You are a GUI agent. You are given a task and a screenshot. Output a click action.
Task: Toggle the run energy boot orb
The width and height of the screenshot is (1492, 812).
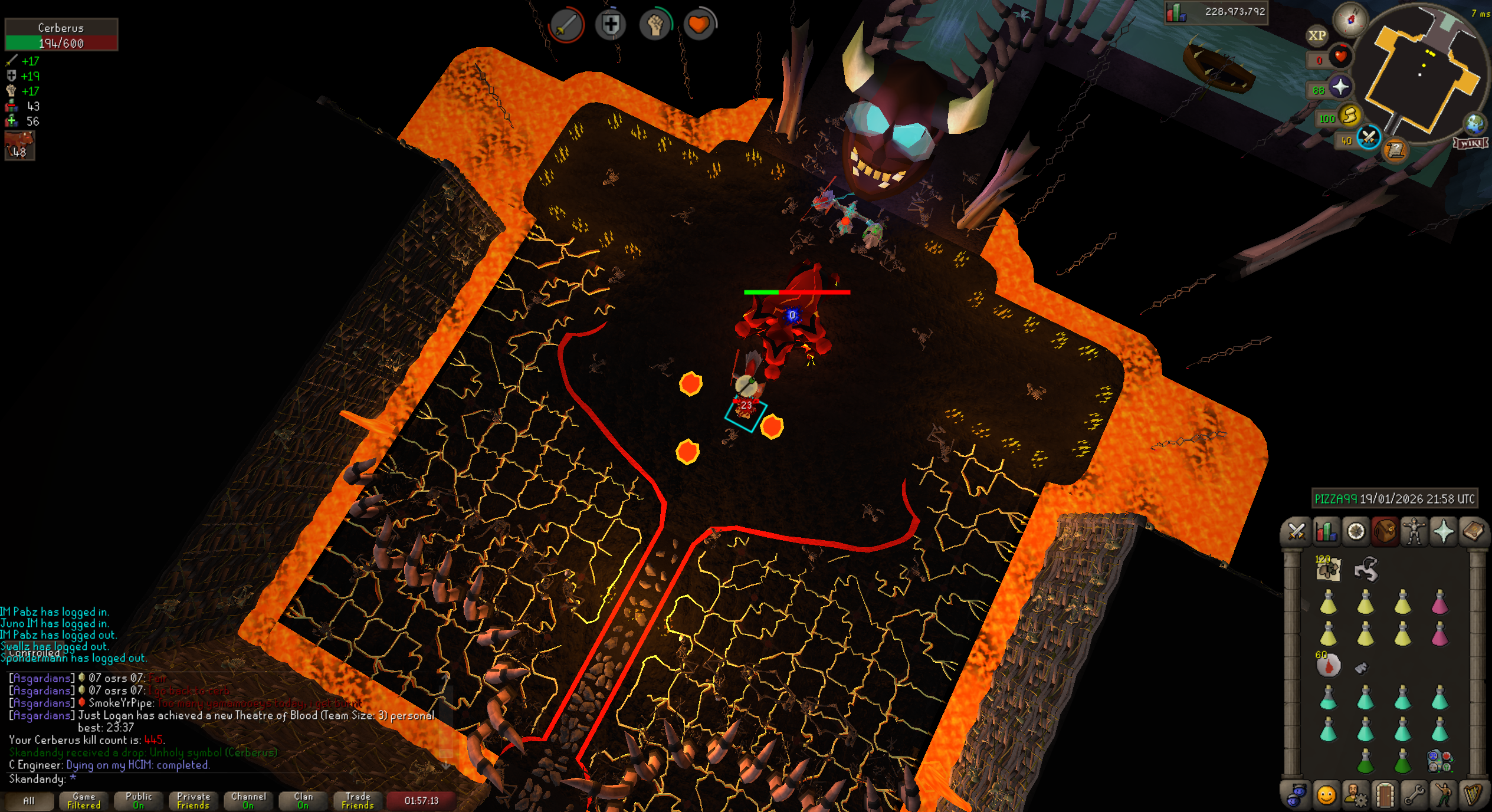tap(1349, 116)
